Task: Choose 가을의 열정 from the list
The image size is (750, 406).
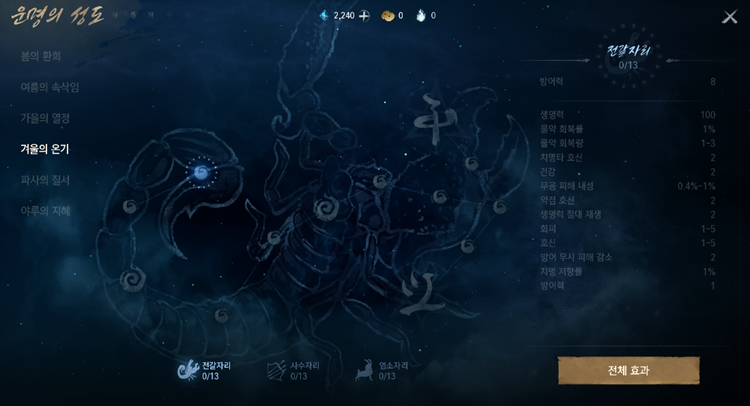Action: 45,118
